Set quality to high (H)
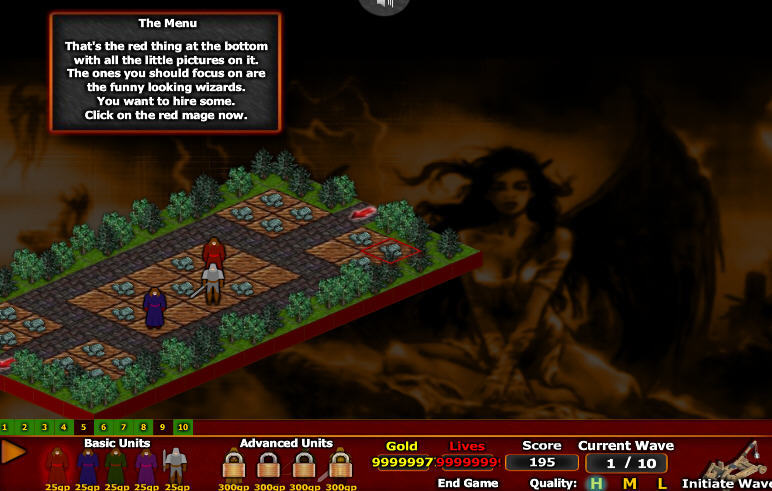 click(x=596, y=483)
